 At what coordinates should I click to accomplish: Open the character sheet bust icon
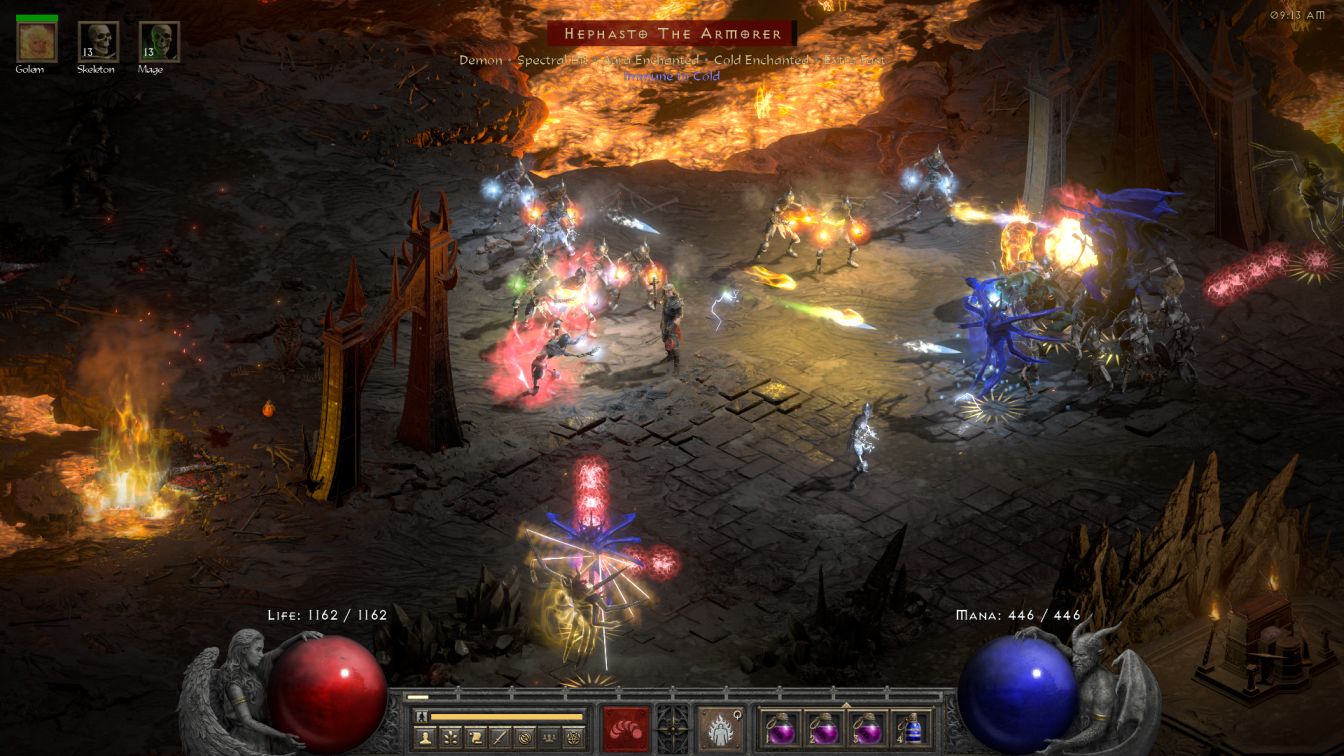[427, 738]
